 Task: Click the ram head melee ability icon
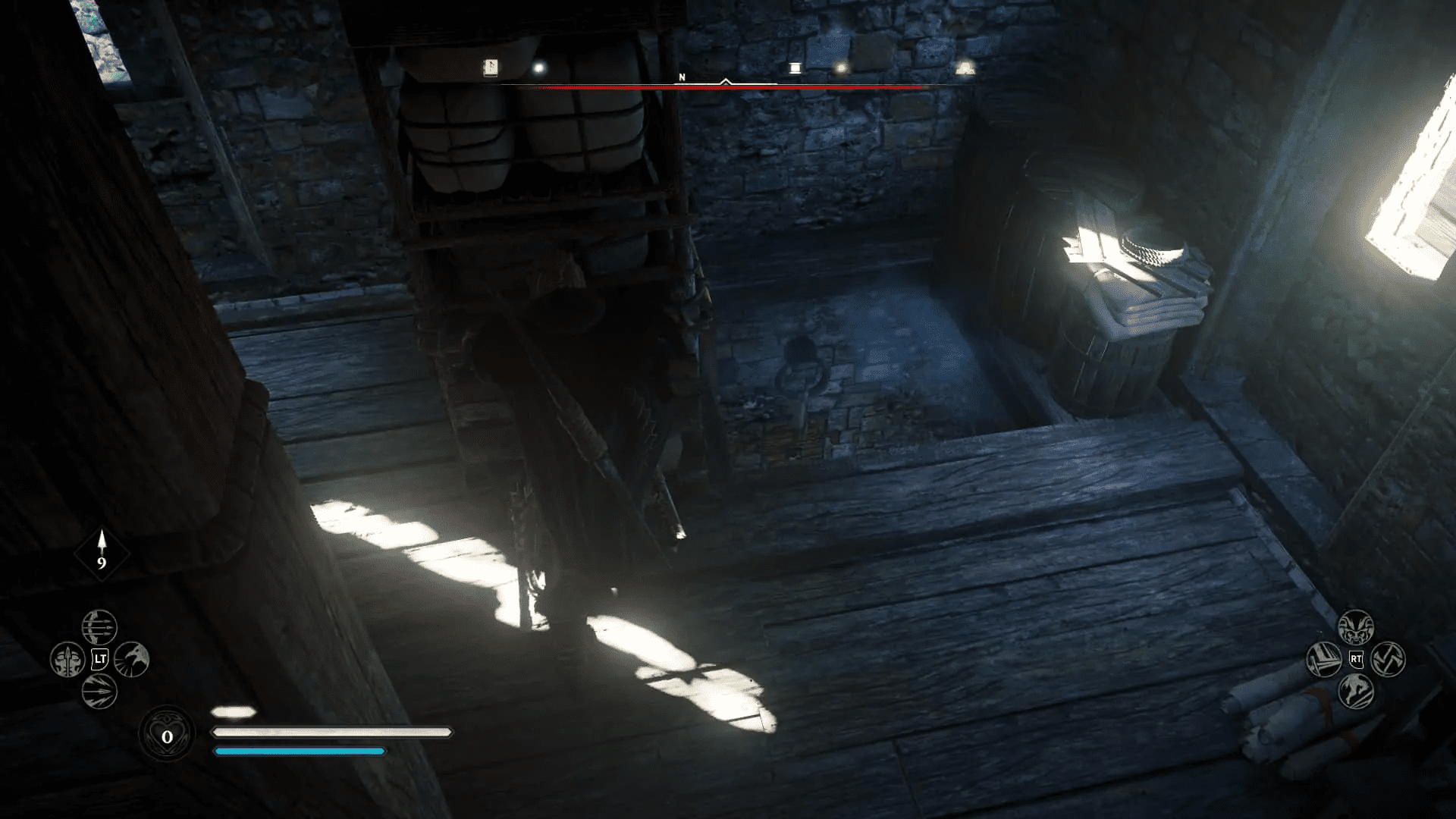[x=1355, y=626]
